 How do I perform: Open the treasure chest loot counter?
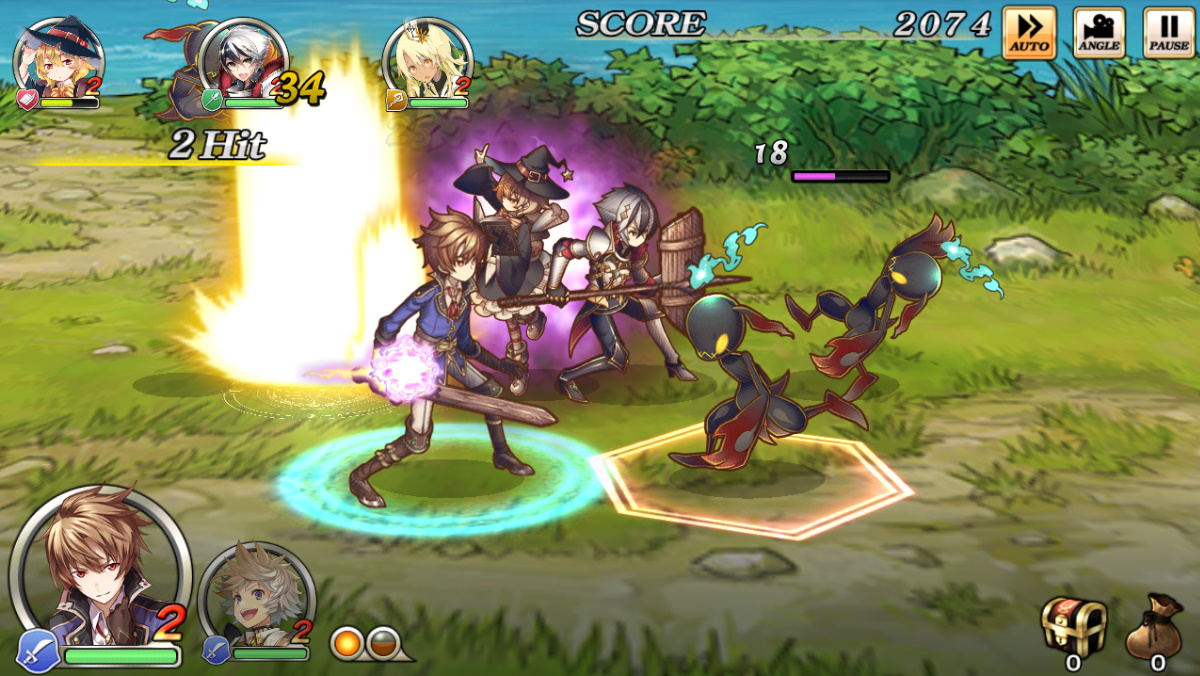coord(1074,627)
